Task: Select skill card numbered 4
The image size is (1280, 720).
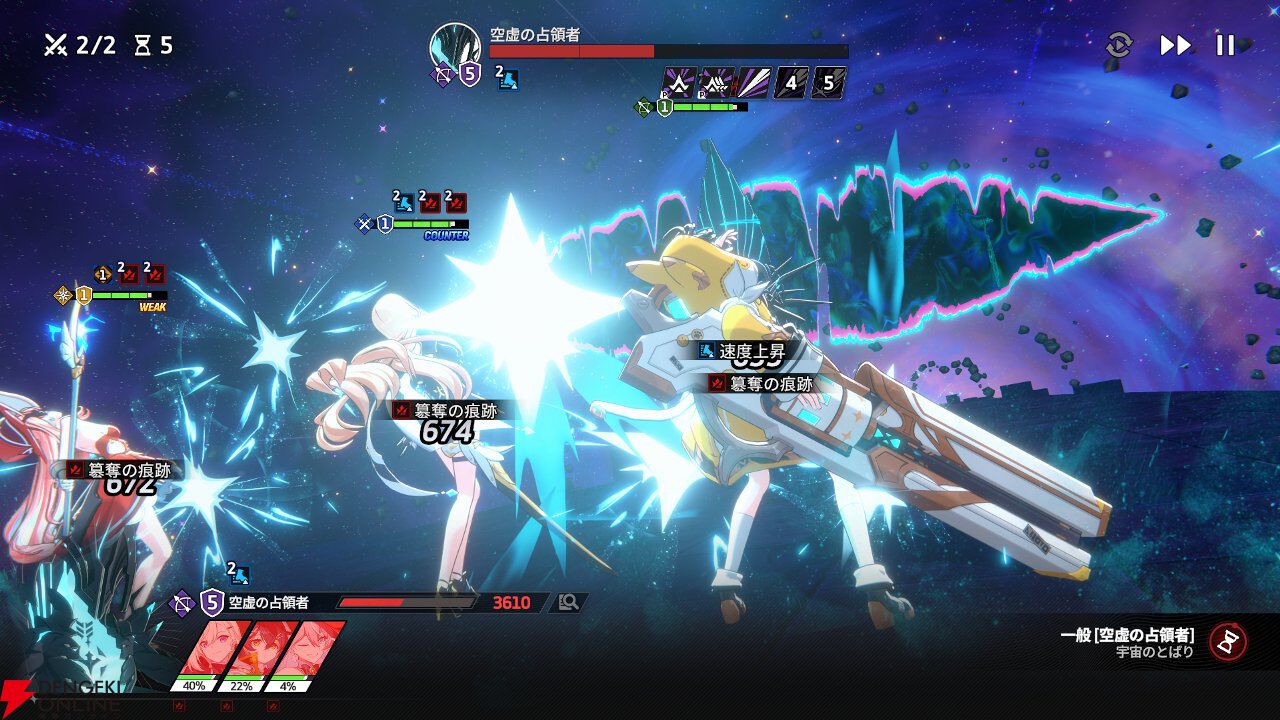Action: [x=791, y=83]
